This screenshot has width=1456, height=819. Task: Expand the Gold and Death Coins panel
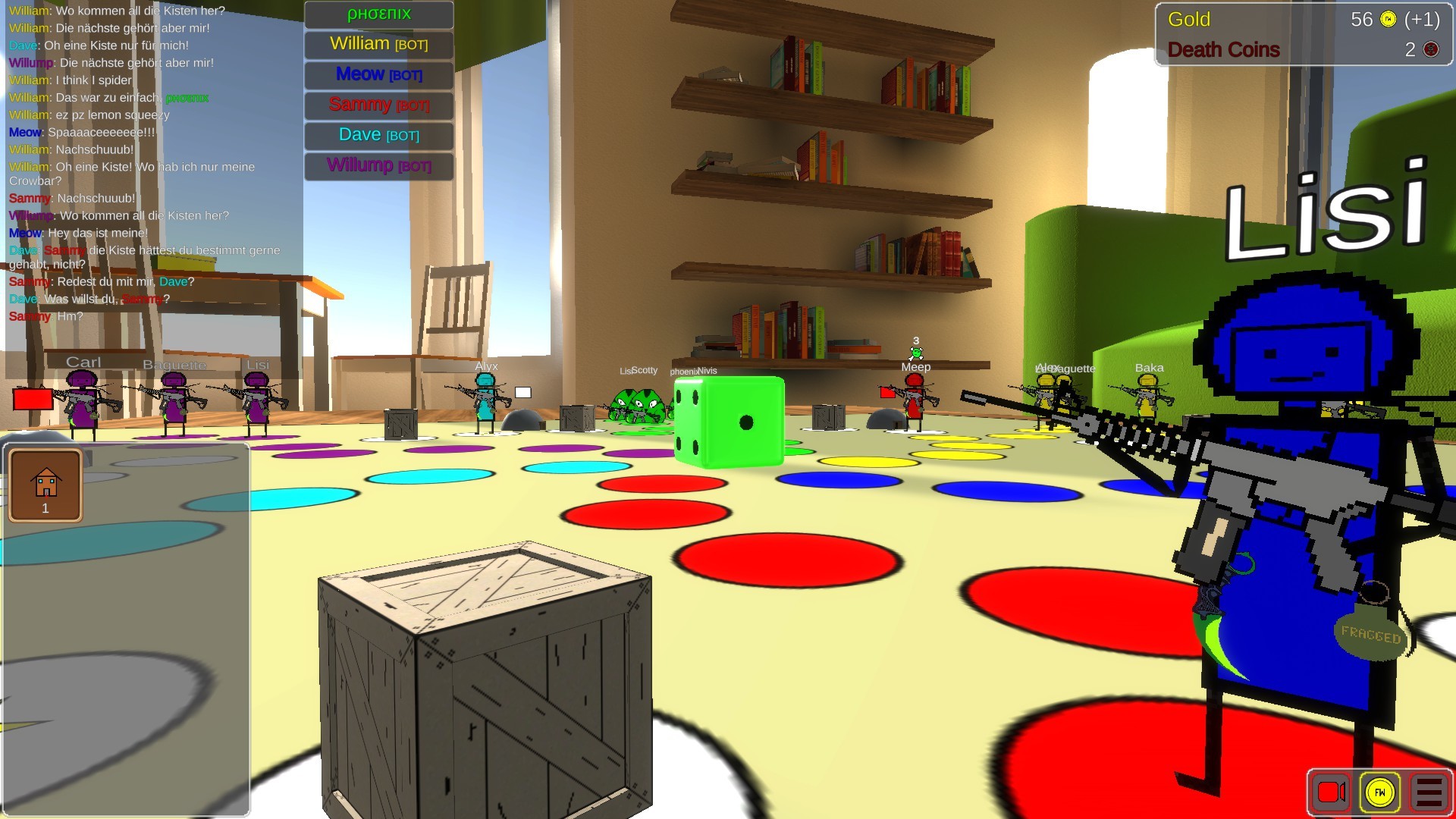pos(1303,33)
